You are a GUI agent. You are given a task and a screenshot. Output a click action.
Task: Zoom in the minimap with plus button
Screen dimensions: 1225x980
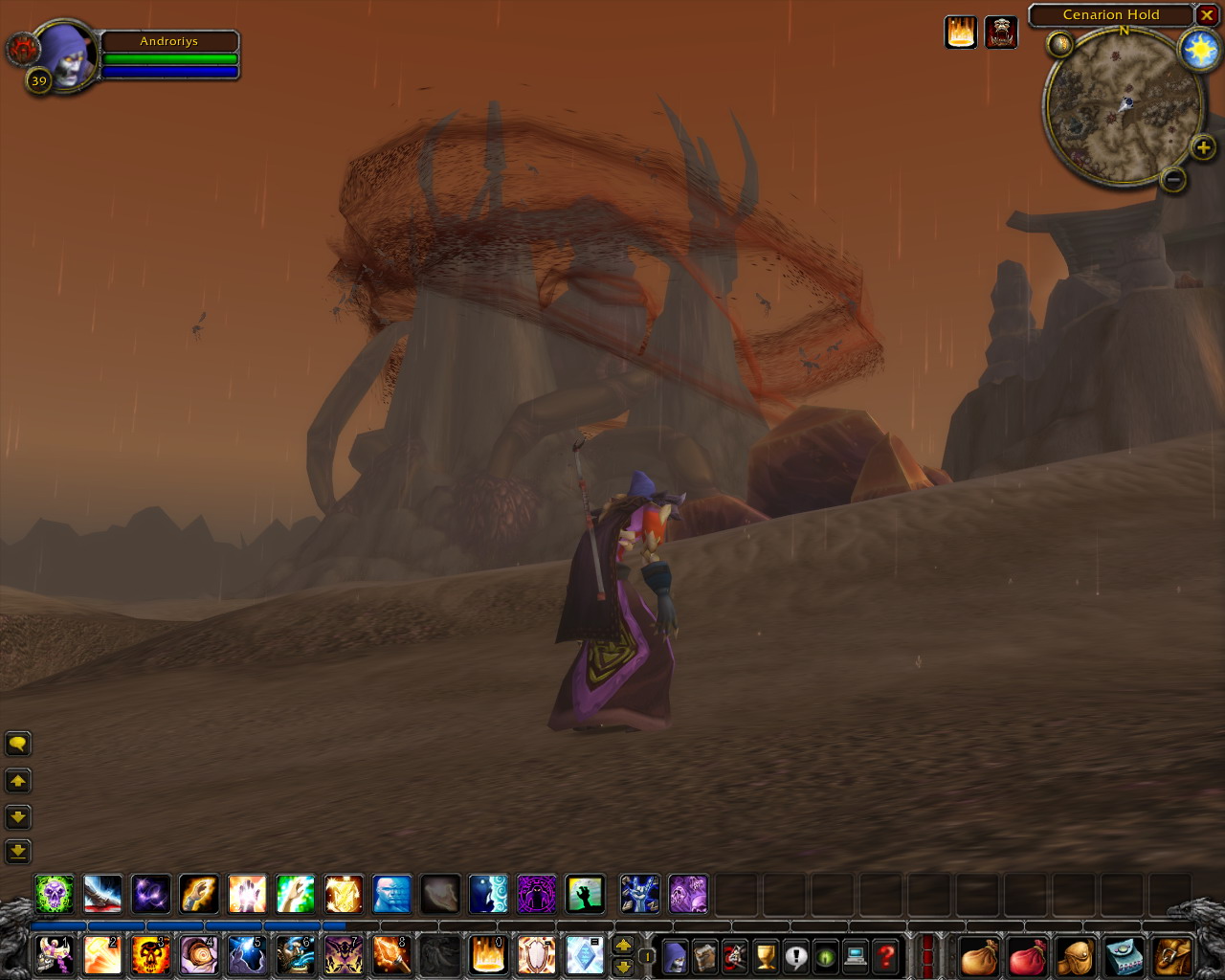1203,147
